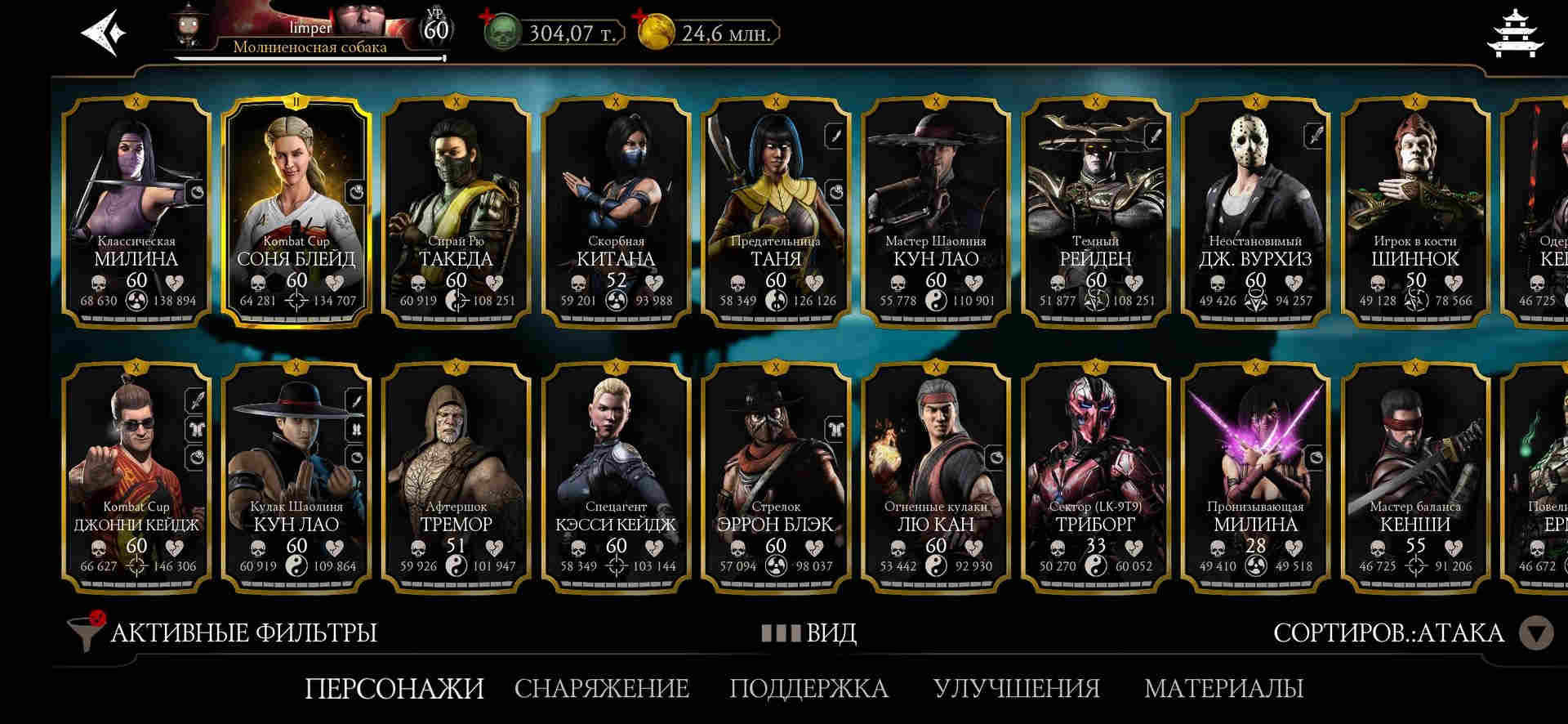Open the Афтершок Тремор card

(x=456, y=478)
